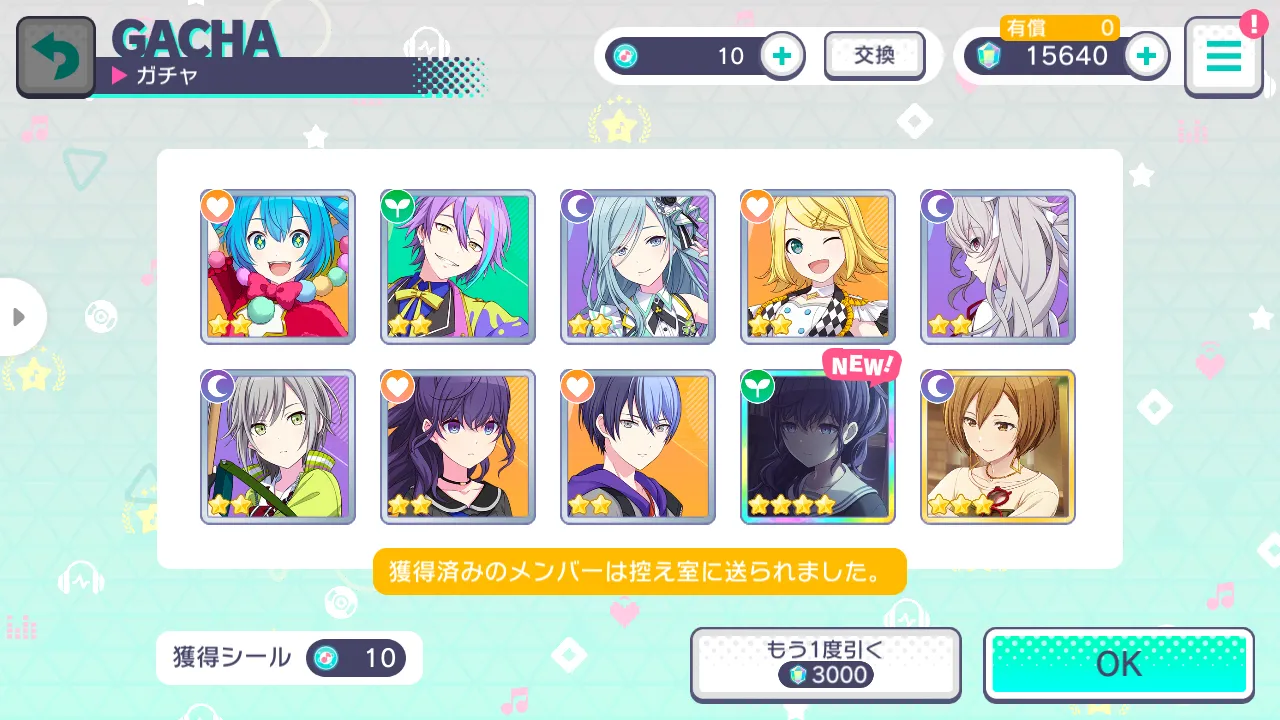This screenshot has width=1280, height=720.
Task: Open the three-star brown-haired girl card
Action: 998,447
